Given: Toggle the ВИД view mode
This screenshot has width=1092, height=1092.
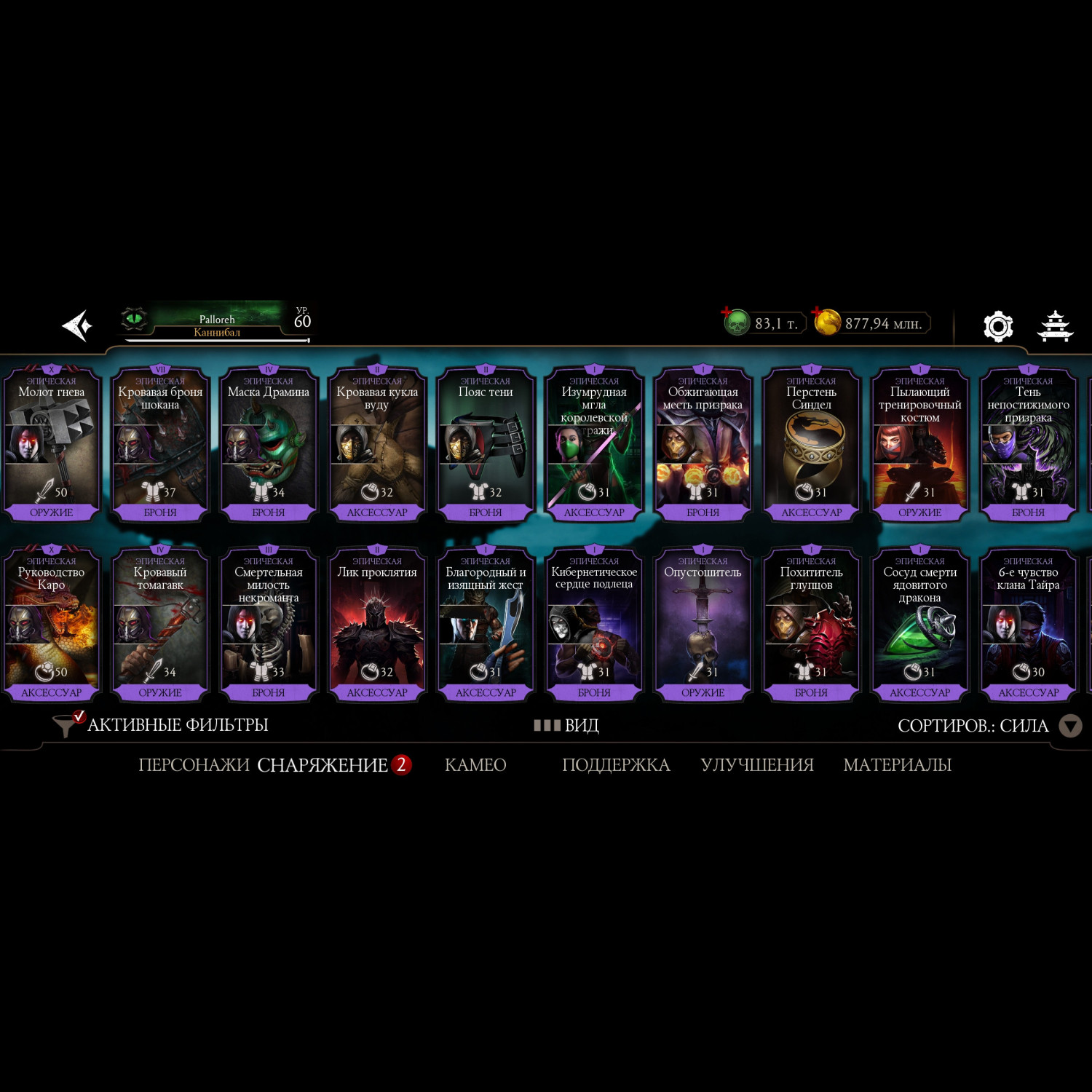Looking at the screenshot, I should tap(566, 725).
